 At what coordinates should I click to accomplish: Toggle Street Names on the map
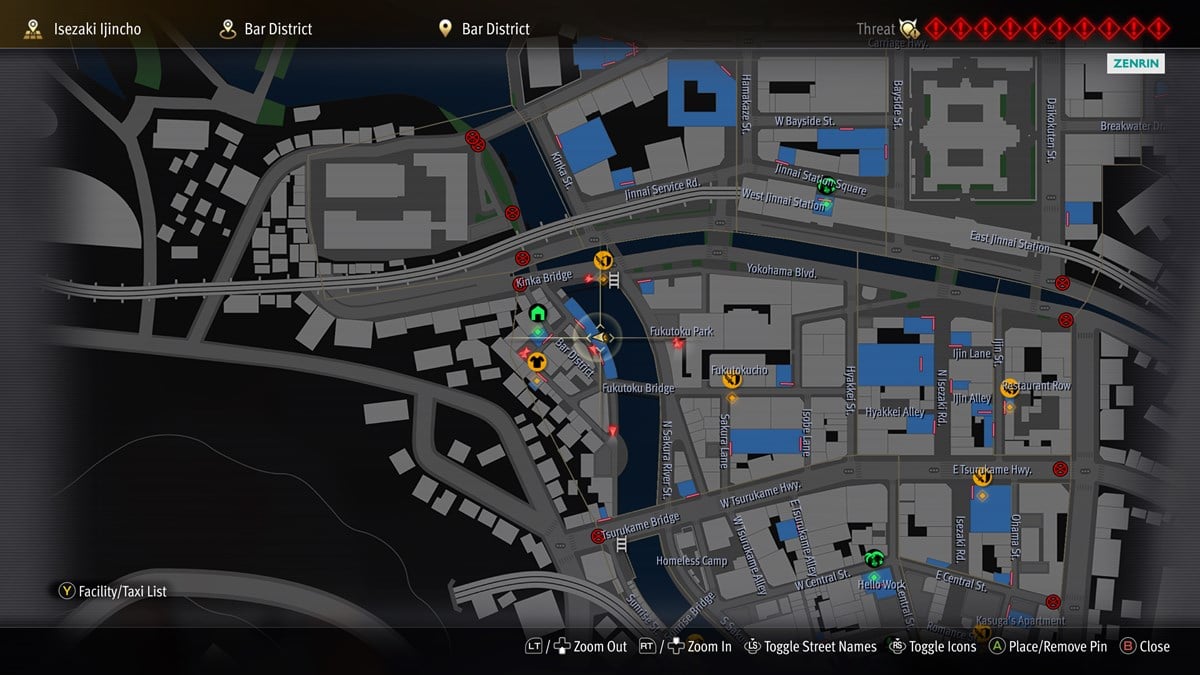[x=810, y=646]
